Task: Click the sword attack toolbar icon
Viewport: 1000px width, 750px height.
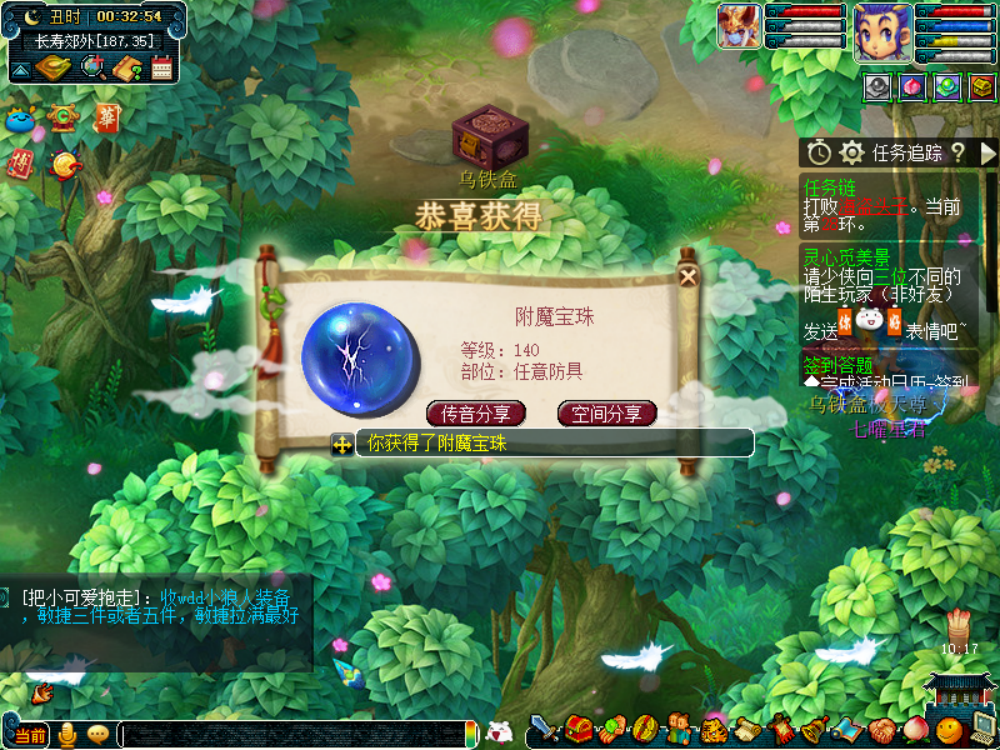Action: (544, 729)
